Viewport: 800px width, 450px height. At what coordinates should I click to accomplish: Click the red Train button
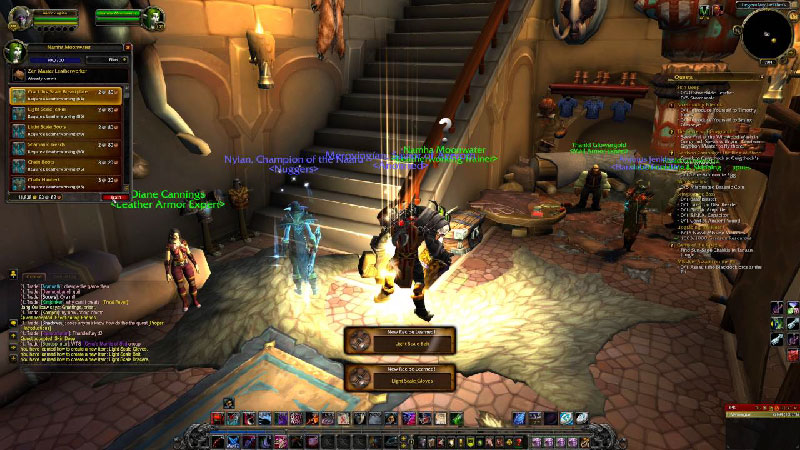click(116, 197)
